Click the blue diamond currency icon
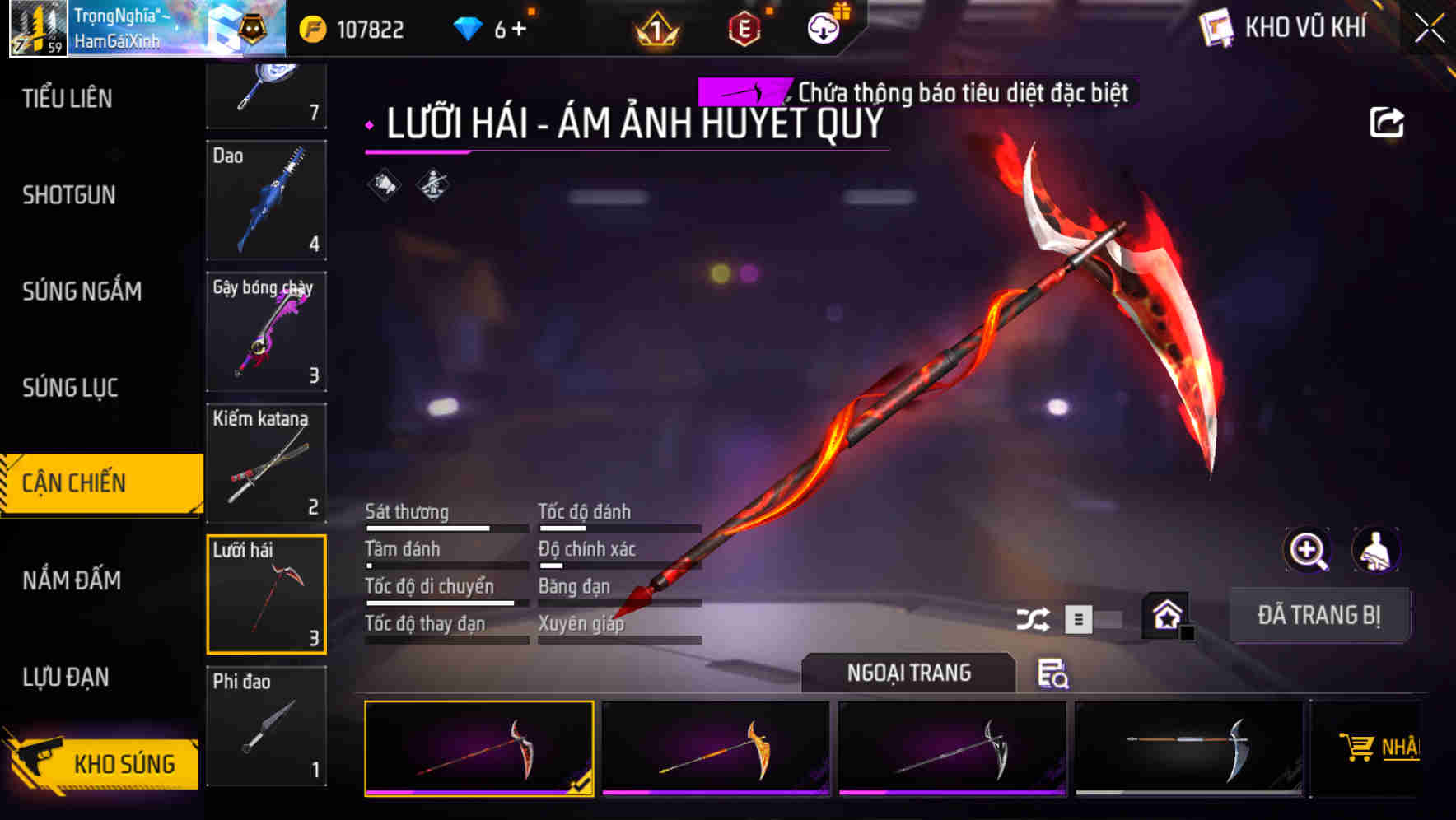Viewport: 1456px width, 820px height. (x=467, y=27)
